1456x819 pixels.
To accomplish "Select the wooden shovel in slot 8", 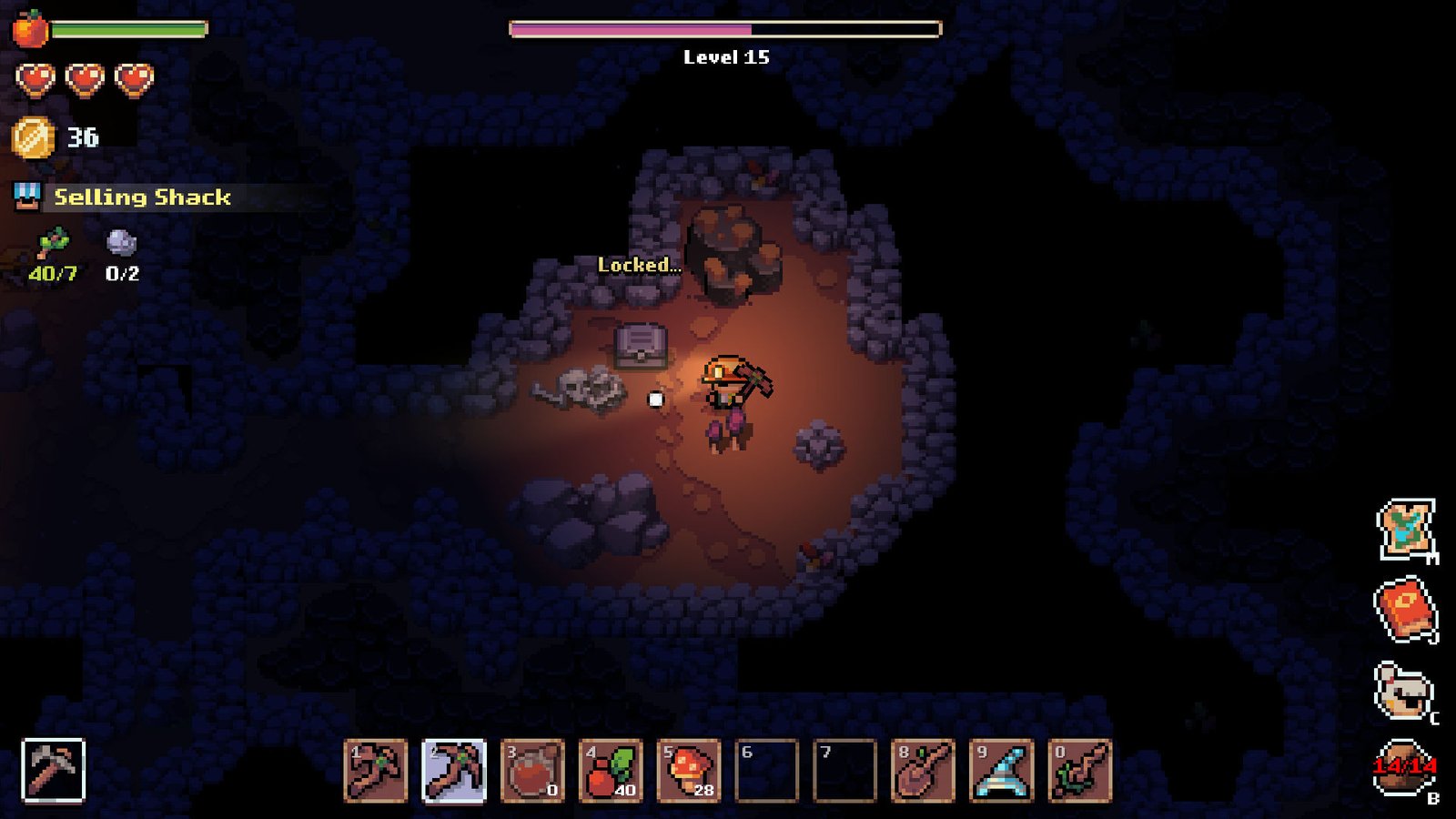I will pyautogui.click(x=923, y=771).
